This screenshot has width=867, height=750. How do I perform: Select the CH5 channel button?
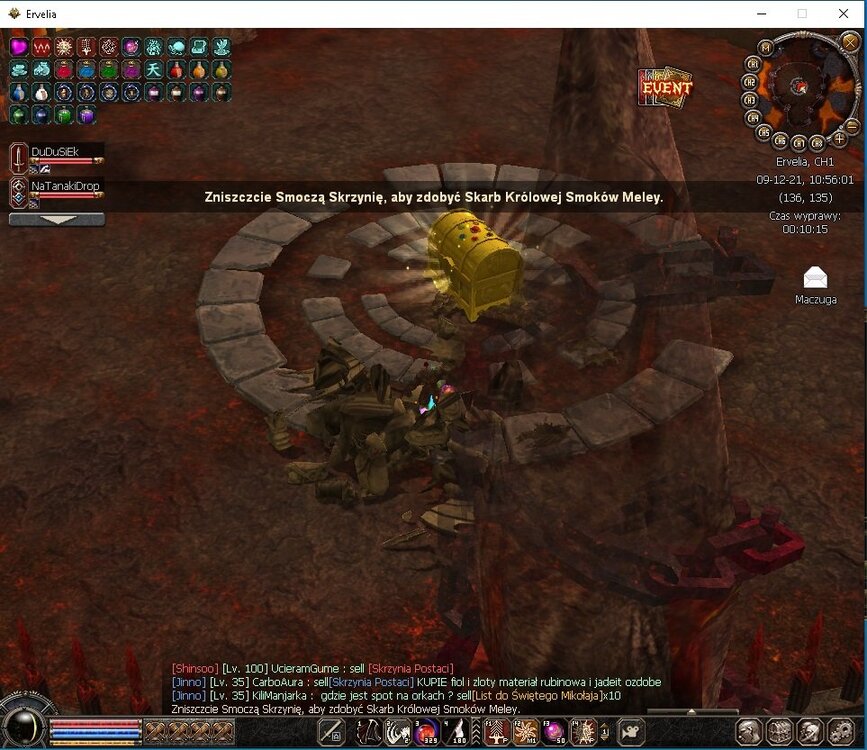point(765,131)
